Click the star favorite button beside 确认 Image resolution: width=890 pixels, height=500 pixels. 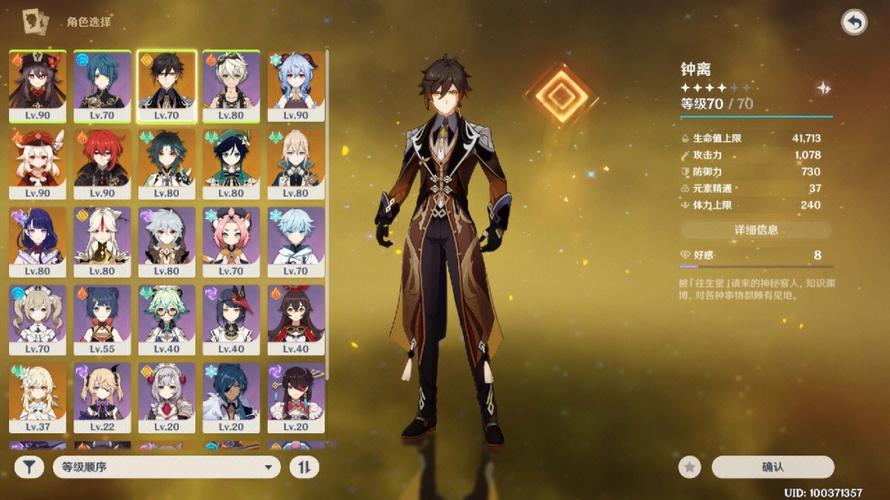coord(688,466)
